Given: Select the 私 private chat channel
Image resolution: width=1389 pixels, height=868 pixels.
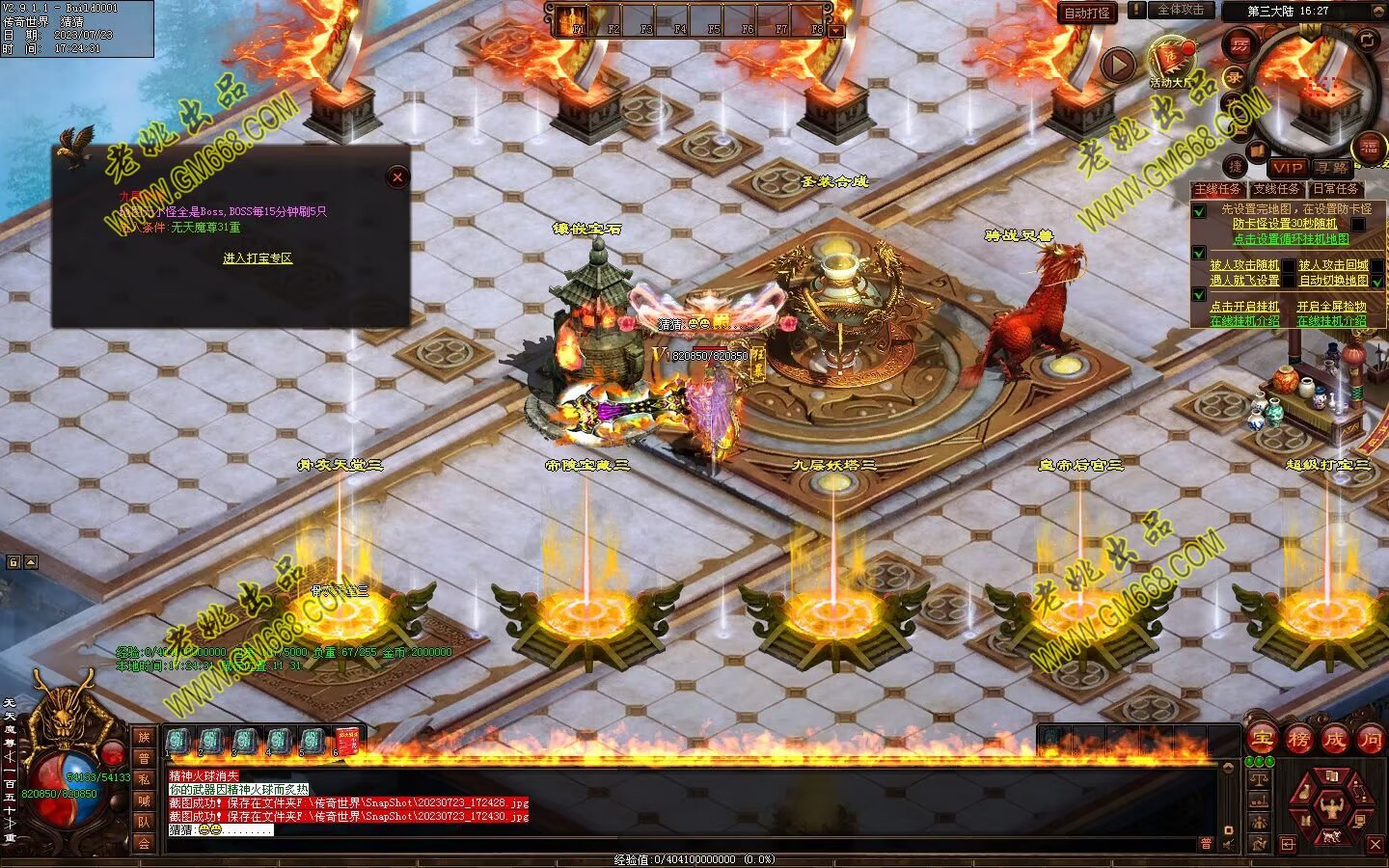Looking at the screenshot, I should 144,779.
